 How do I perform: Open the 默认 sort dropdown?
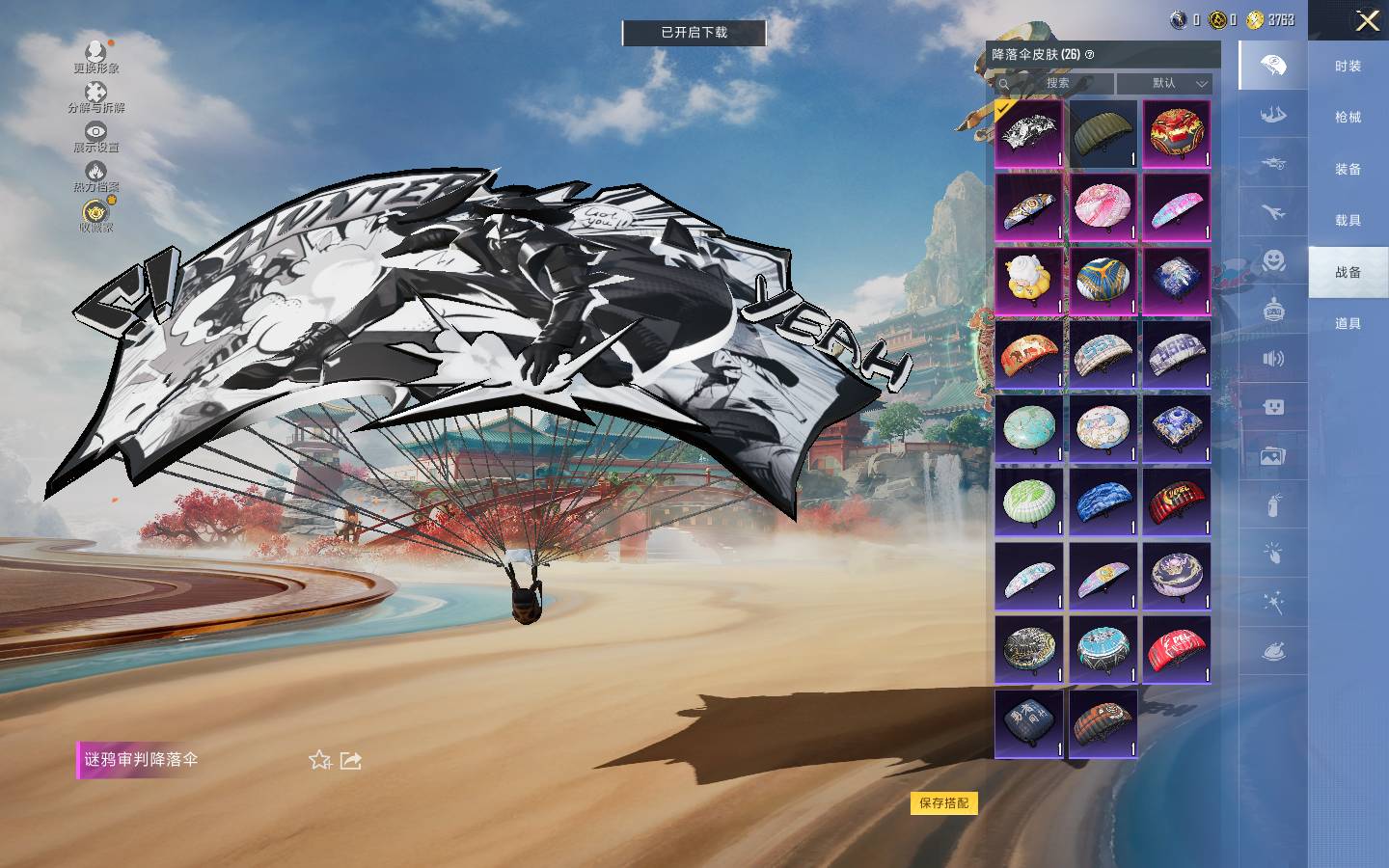1164,83
